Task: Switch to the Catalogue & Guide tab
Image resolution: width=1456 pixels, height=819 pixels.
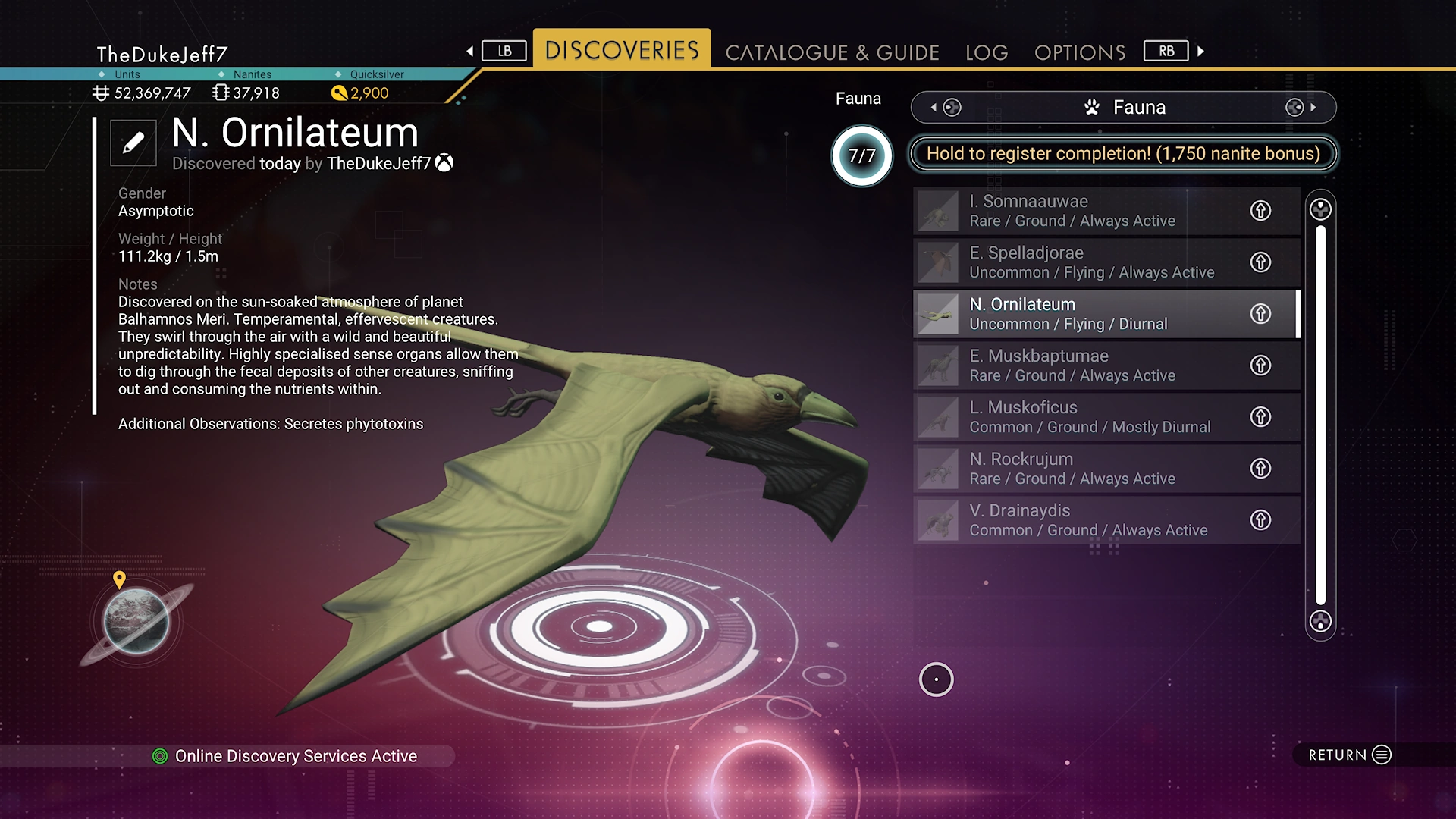Action: click(832, 52)
